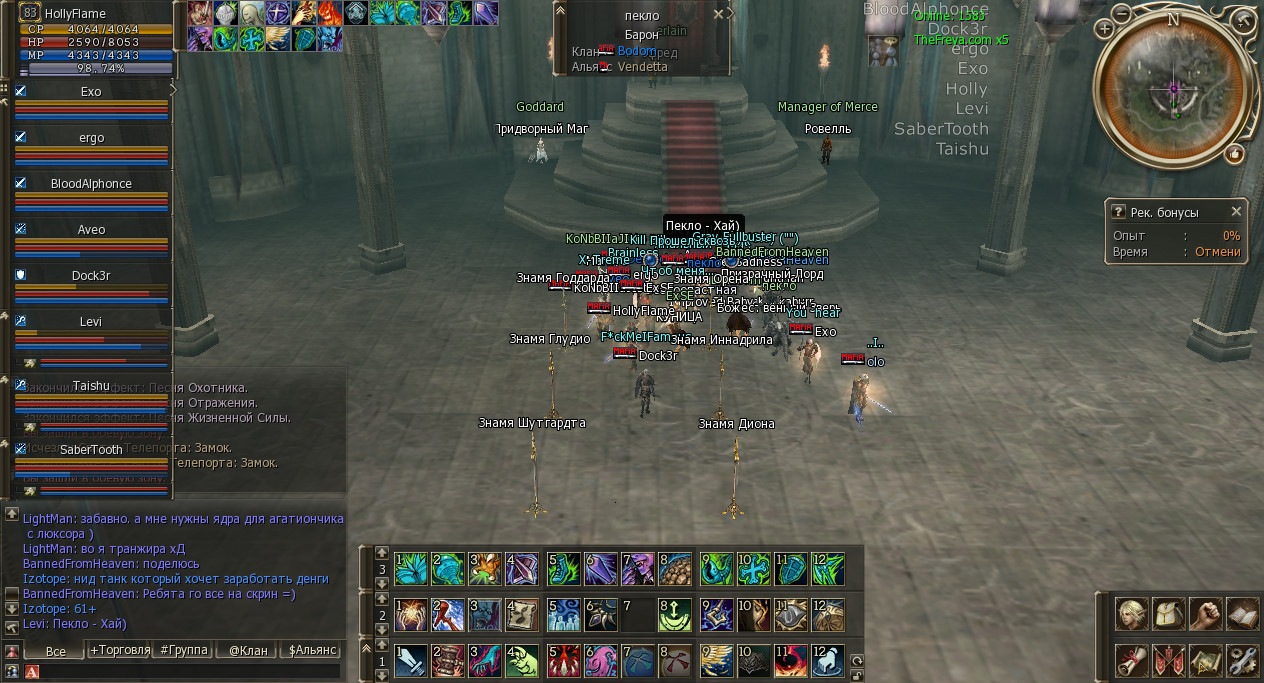This screenshot has height=683, width=1264.
Task: Zoom in the minimap with plus button
Action: (x=1104, y=29)
